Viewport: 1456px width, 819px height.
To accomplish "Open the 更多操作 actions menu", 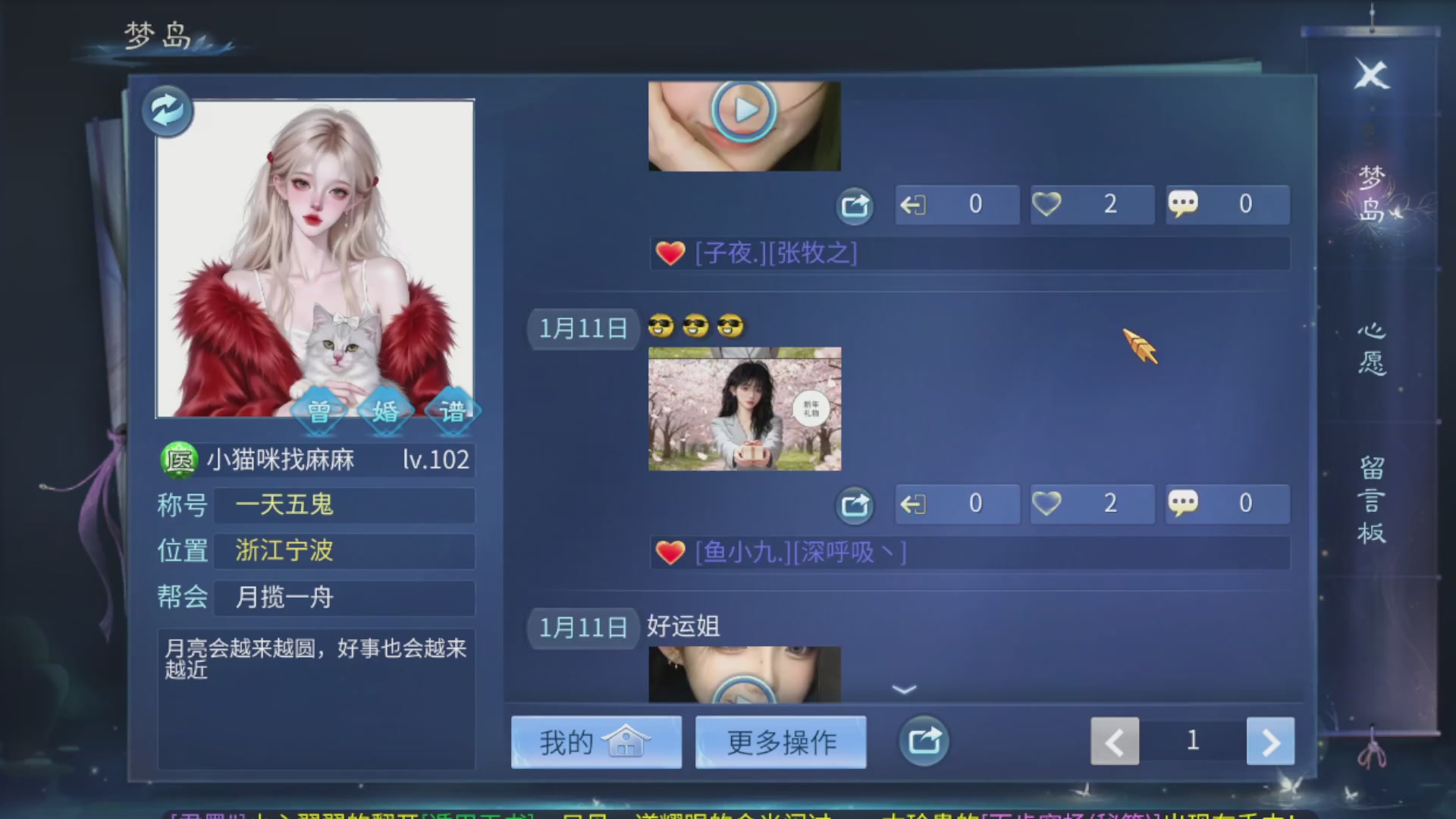I will coord(781,742).
